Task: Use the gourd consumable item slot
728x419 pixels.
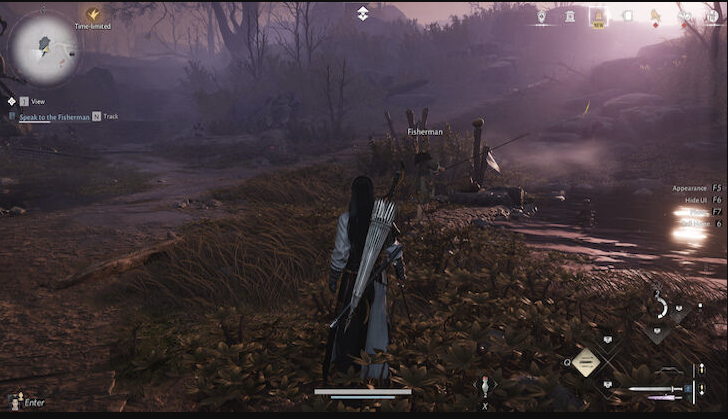Action: tap(485, 387)
